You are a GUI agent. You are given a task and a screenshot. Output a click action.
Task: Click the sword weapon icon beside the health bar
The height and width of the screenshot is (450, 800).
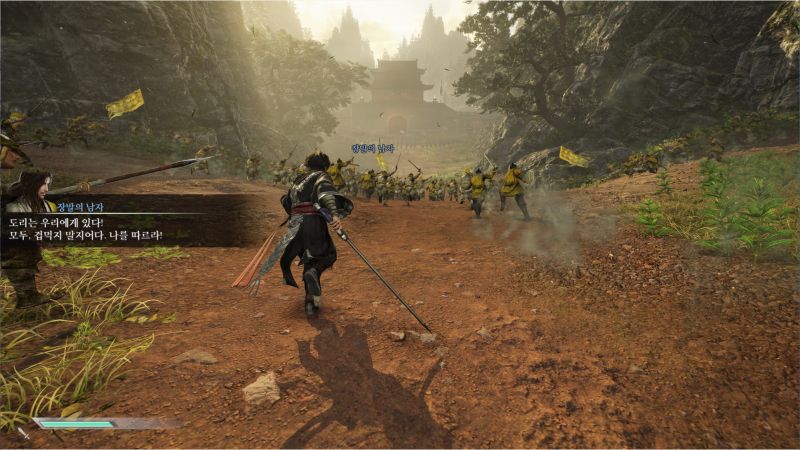(x=24, y=432)
